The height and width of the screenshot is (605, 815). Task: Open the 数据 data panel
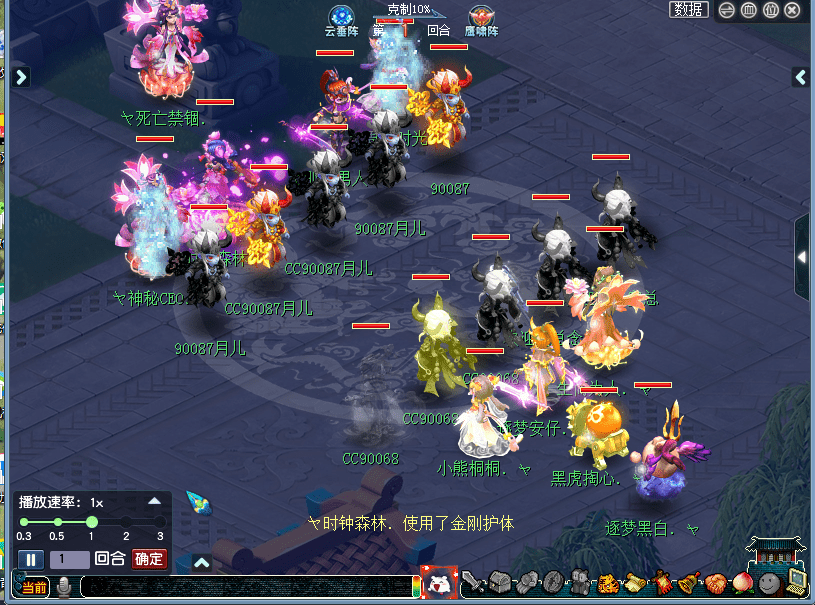tap(689, 10)
